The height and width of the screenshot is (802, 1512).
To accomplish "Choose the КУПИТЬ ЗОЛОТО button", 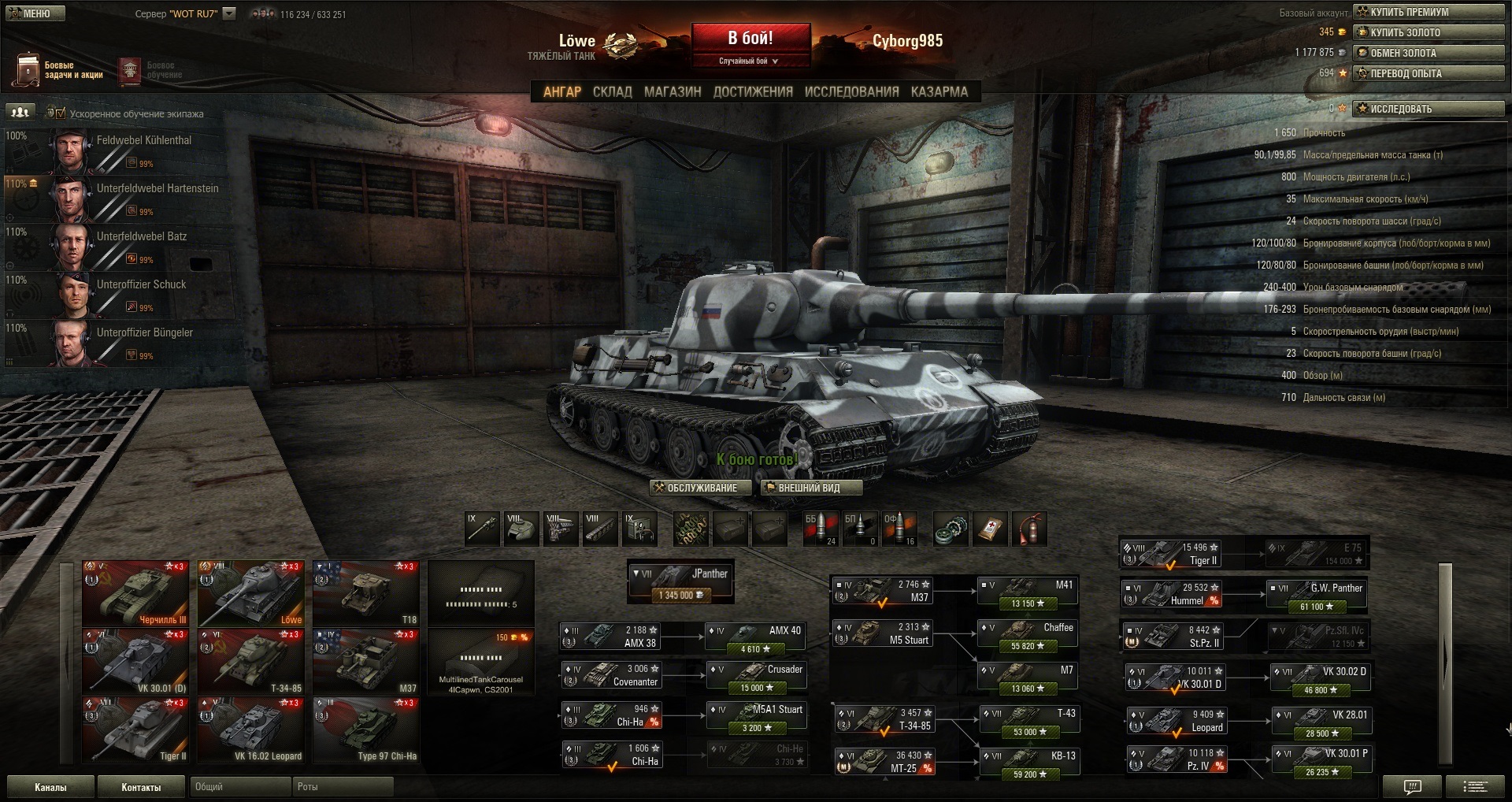I will [x=1429, y=32].
